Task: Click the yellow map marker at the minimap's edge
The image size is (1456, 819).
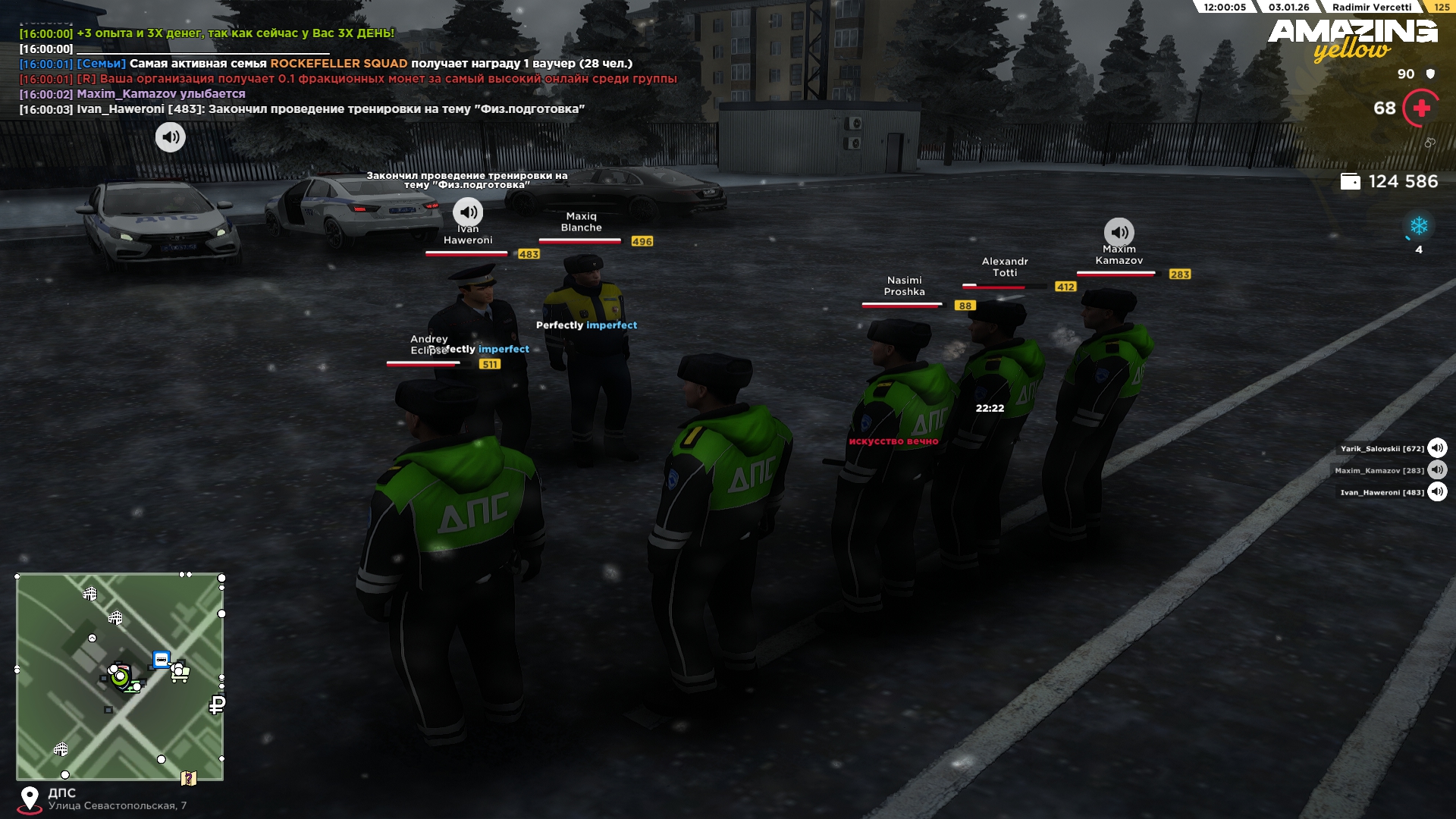Action: 189,778
